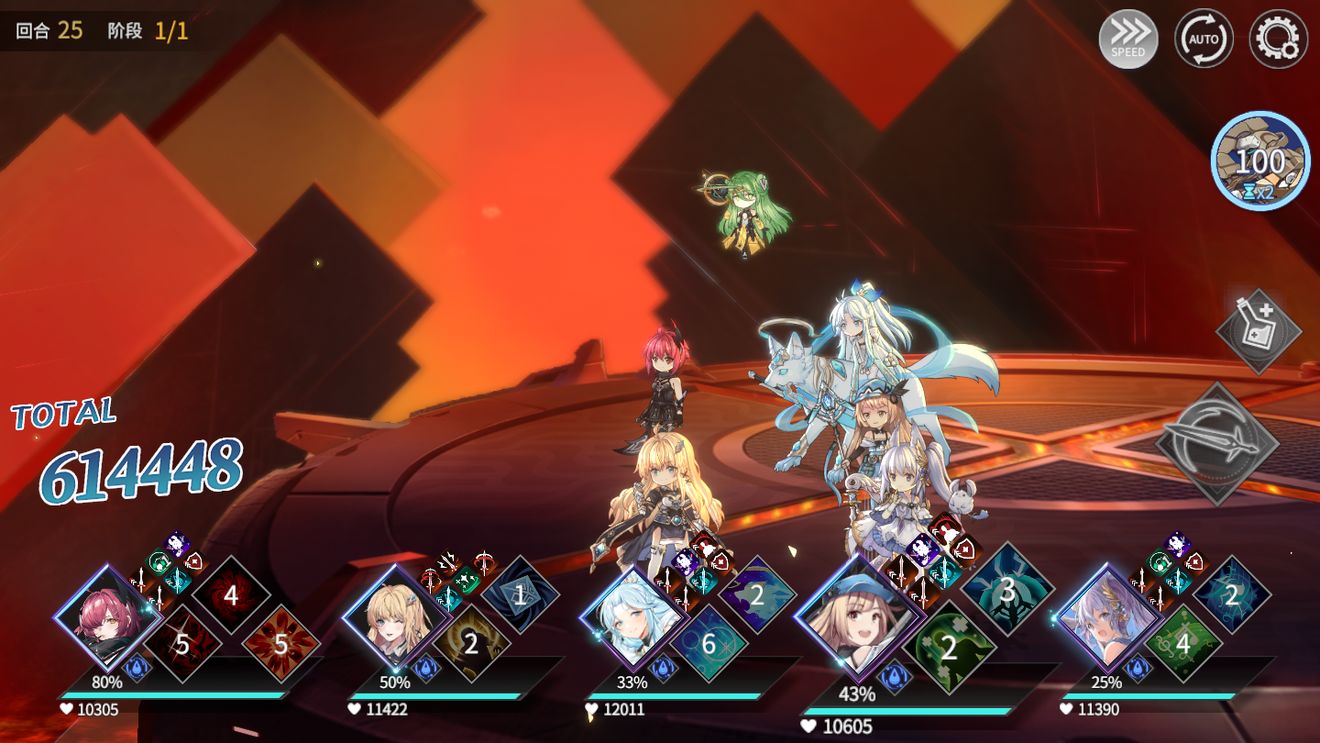This screenshot has height=743, width=1320.
Task: Select the red-haired character portrait at 80%
Action: point(107,616)
